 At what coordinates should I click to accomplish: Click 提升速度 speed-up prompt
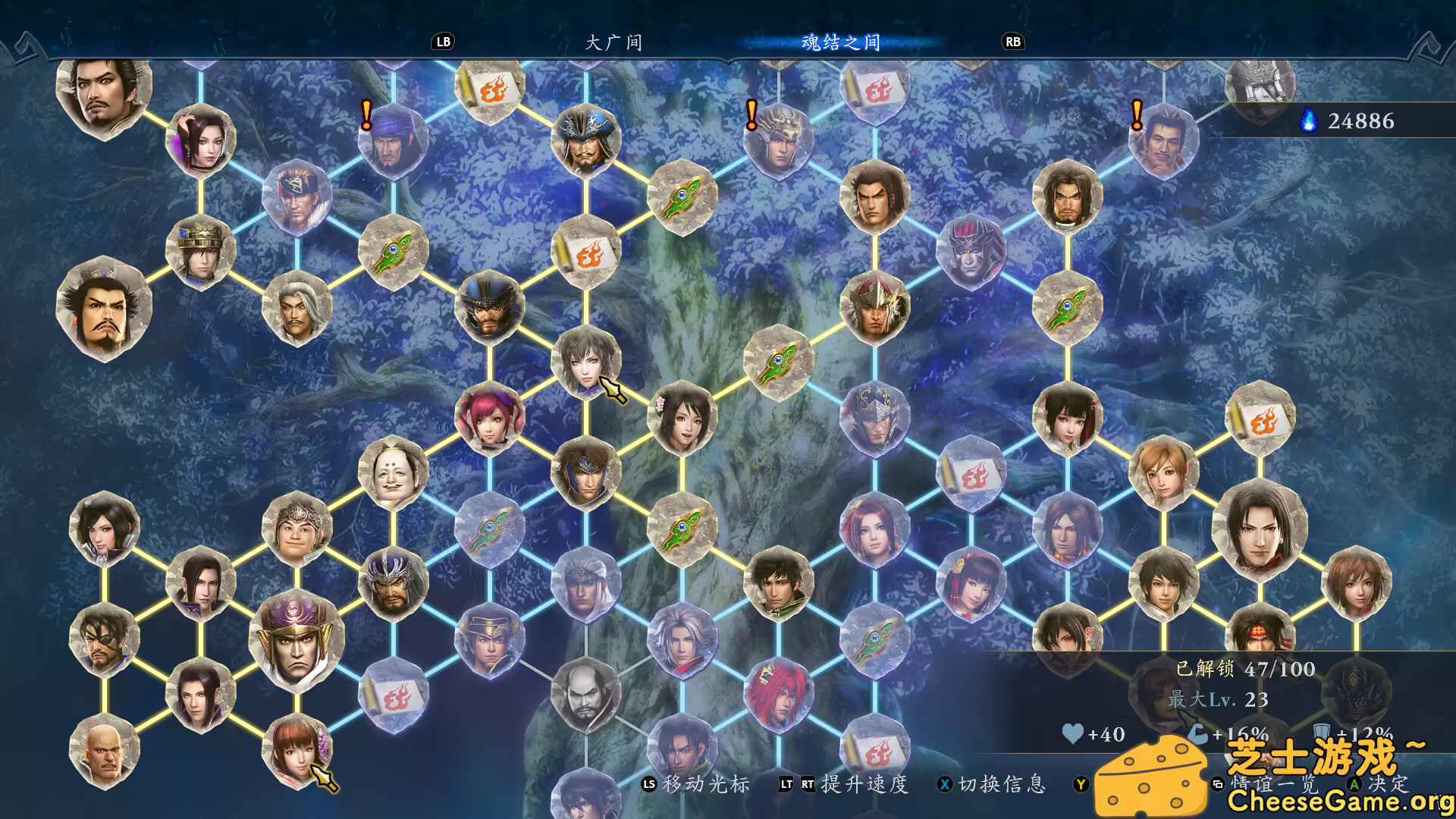864,786
